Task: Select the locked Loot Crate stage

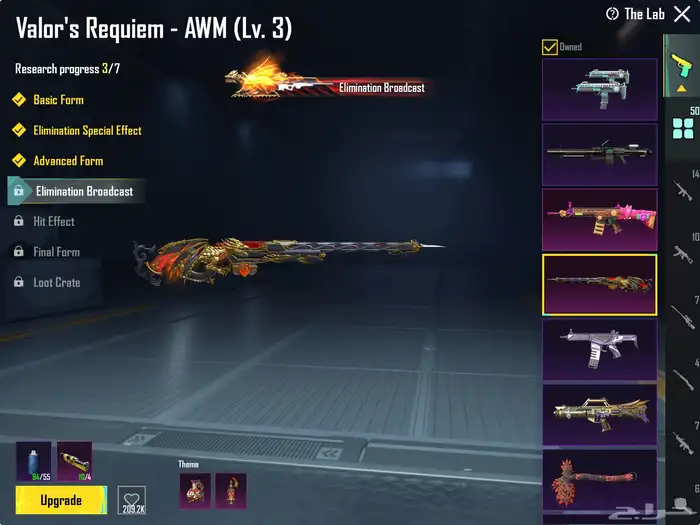Action: click(56, 282)
